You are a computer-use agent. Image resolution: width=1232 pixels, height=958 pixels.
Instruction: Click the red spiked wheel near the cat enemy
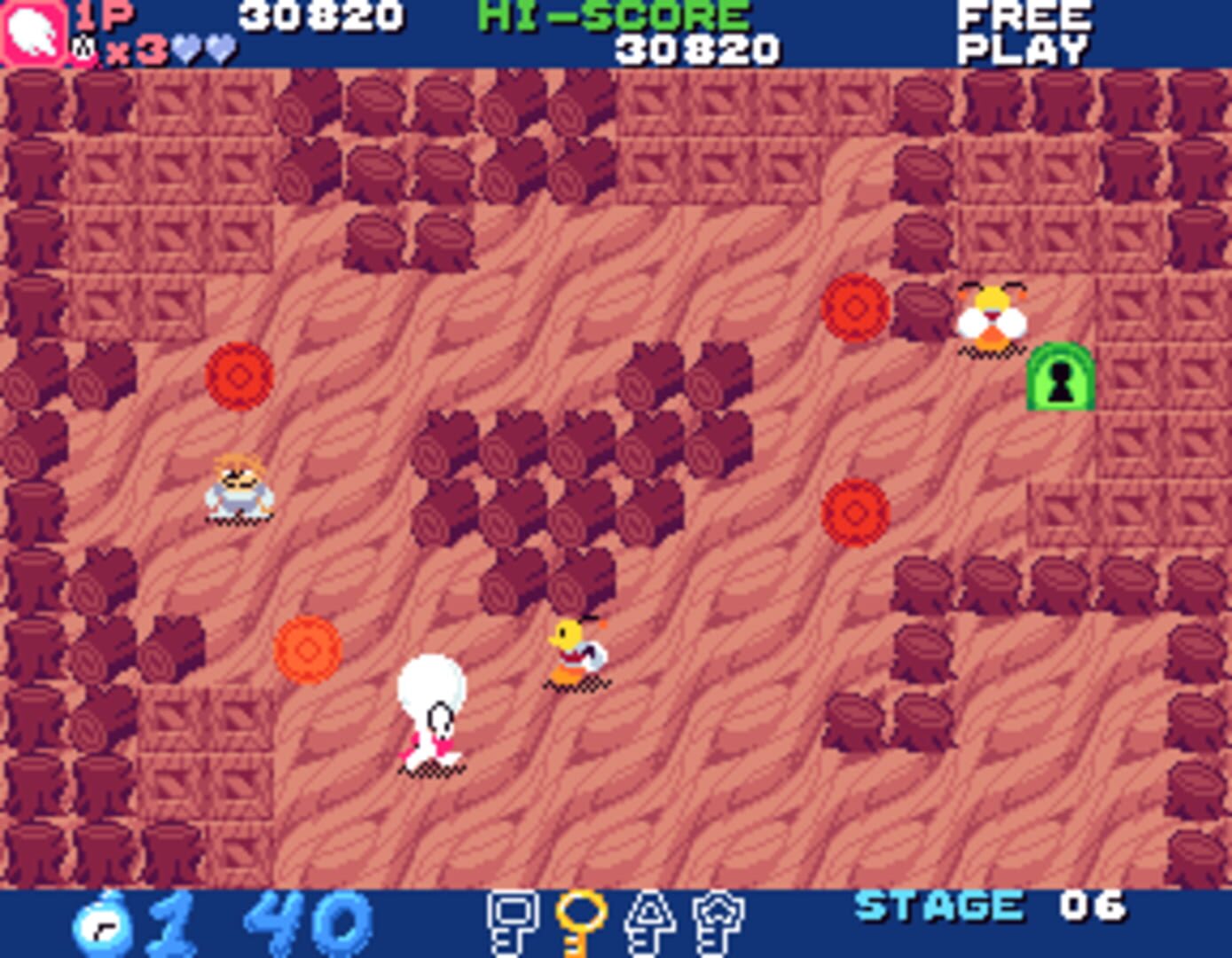(x=856, y=310)
